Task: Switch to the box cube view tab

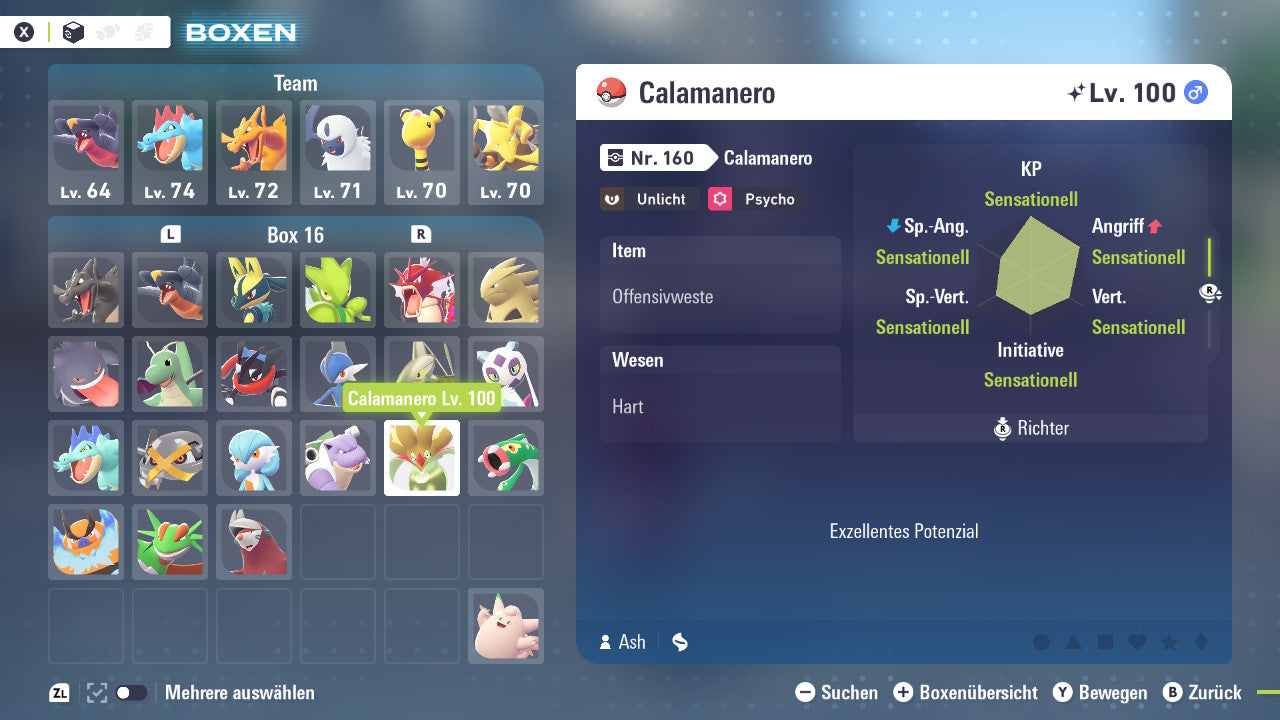Action: (74, 32)
